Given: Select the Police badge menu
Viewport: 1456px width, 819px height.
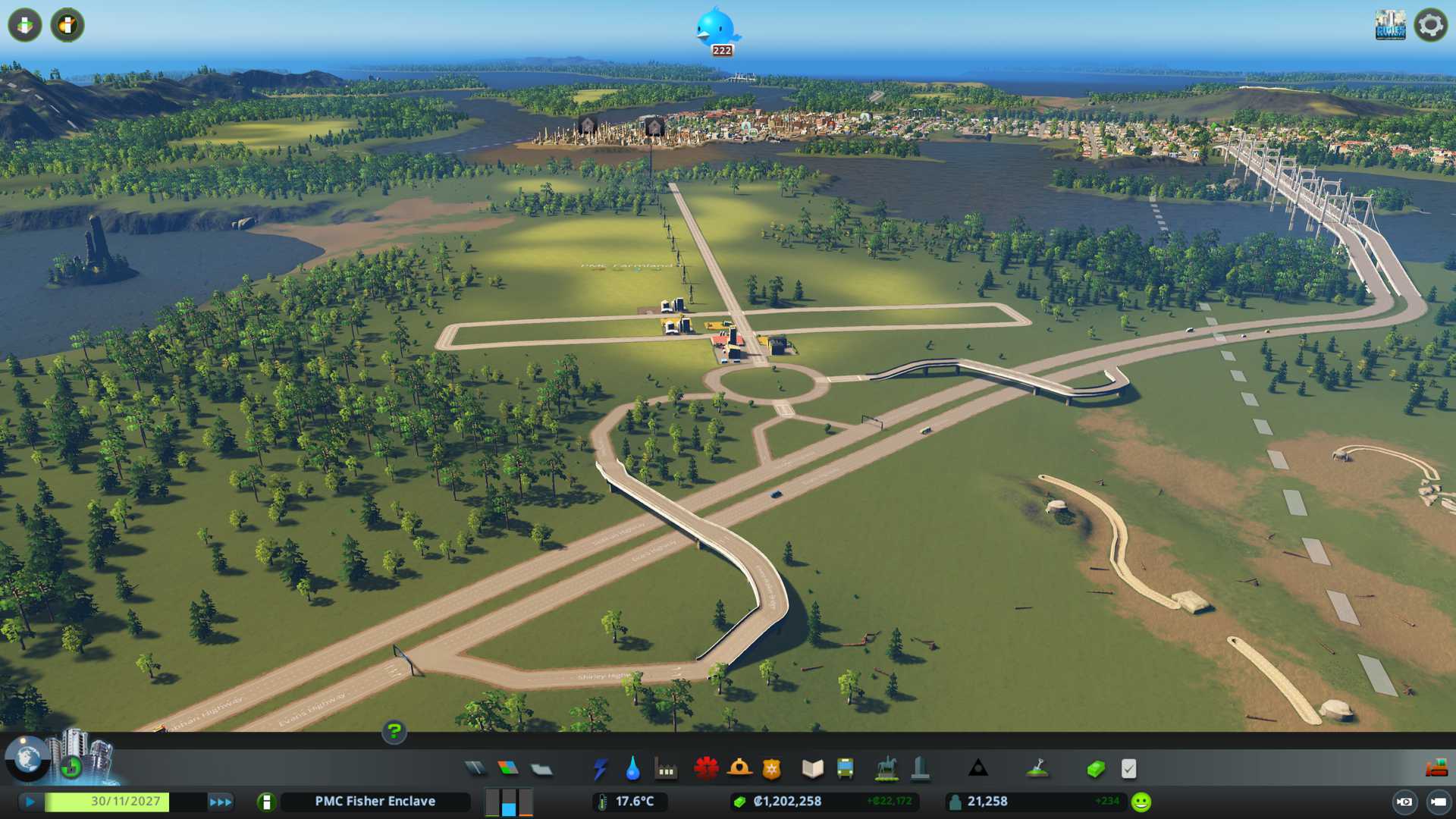Looking at the screenshot, I should point(772,769).
